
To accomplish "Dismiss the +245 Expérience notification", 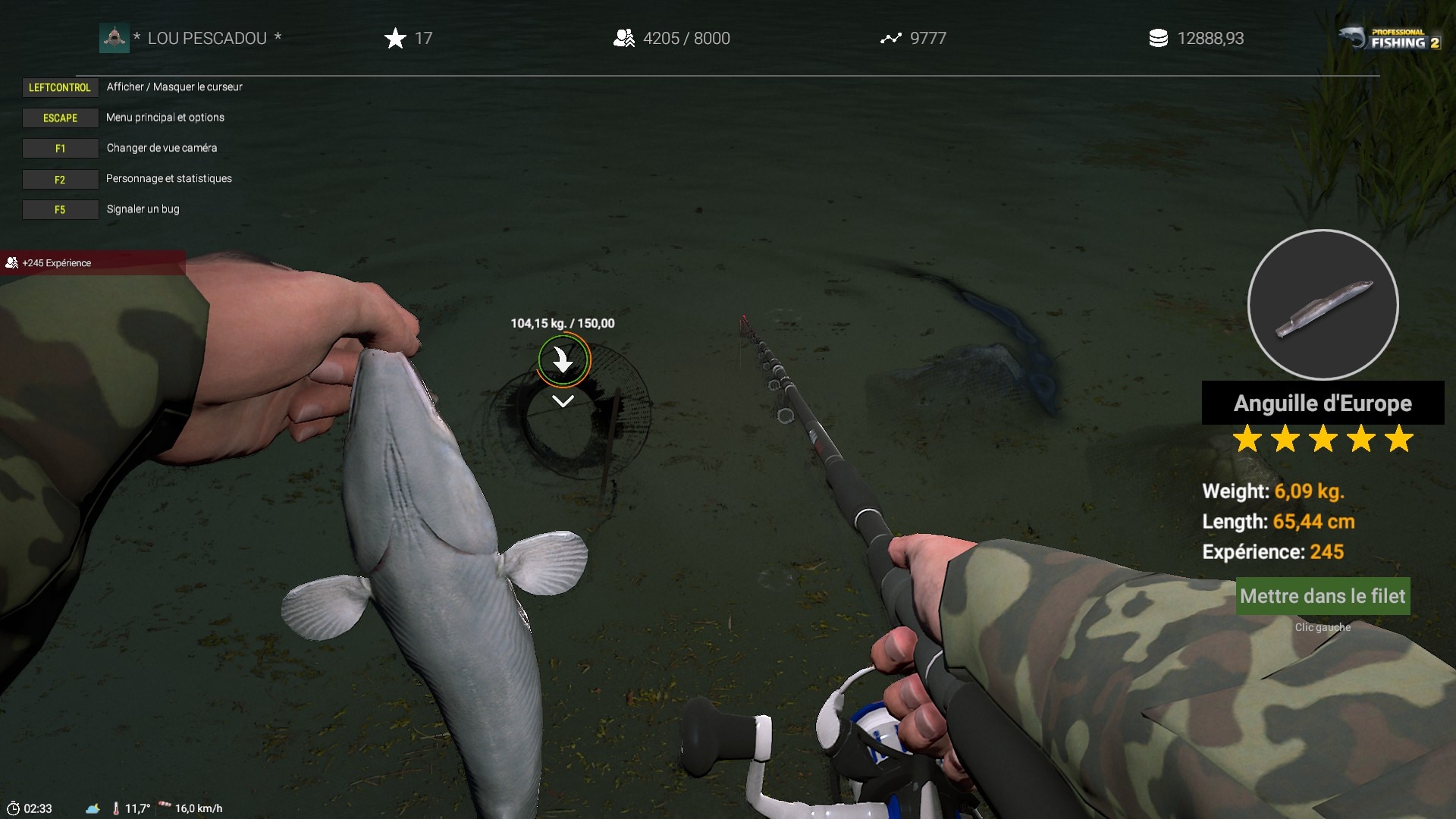I will pyautogui.click(x=91, y=263).
